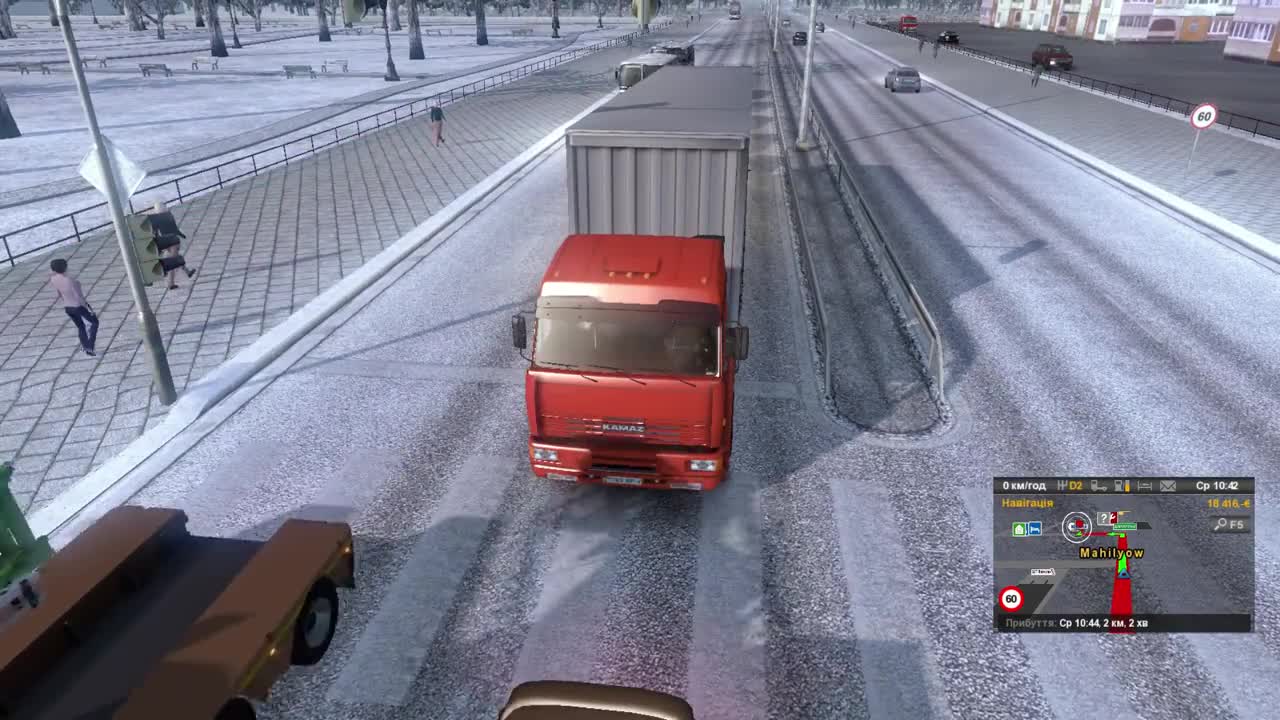Image resolution: width=1280 pixels, height=720 pixels.
Task: Click the fuel gauge icon on status bar
Action: point(1122,487)
